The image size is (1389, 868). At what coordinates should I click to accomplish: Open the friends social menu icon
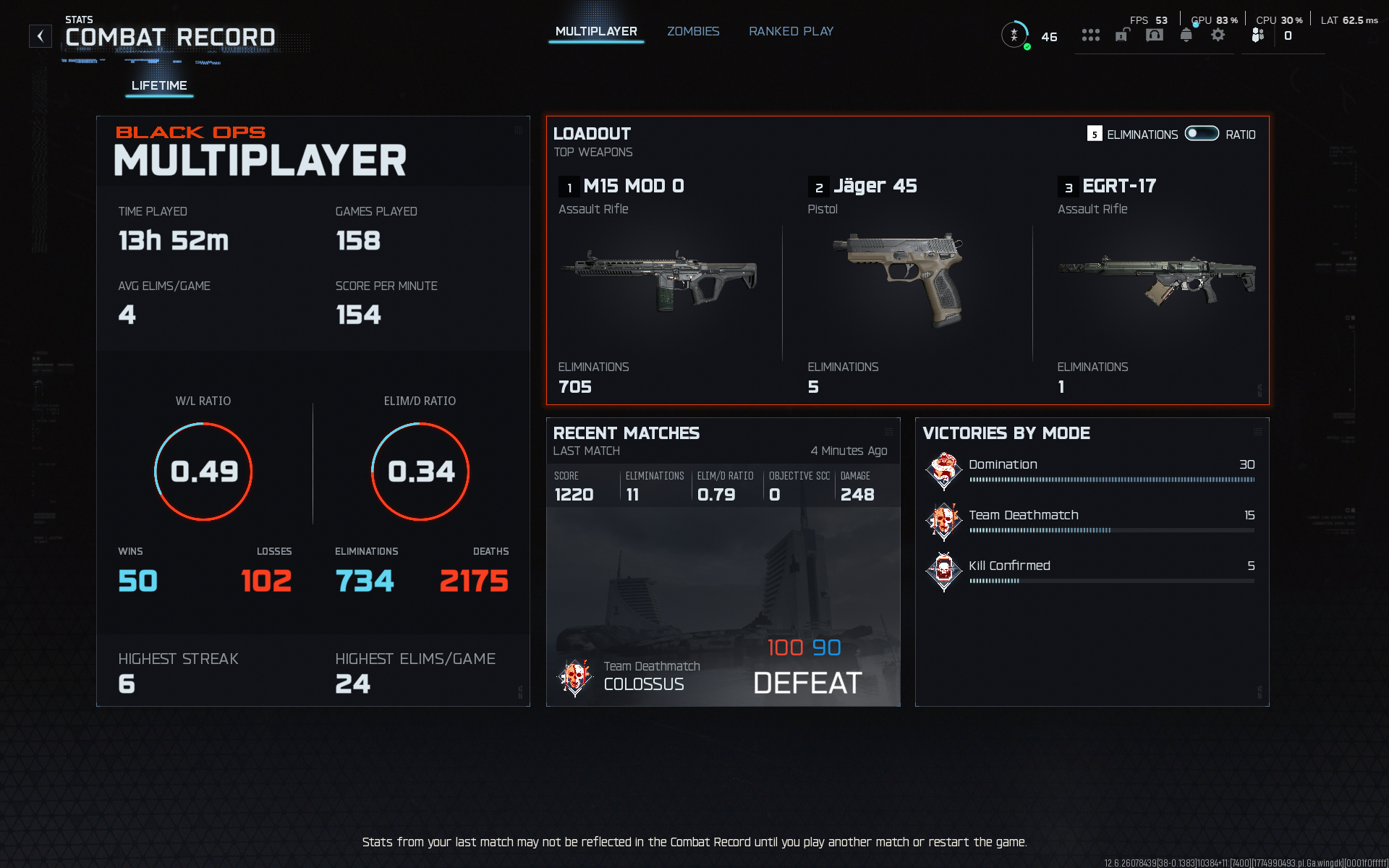coord(1258,35)
